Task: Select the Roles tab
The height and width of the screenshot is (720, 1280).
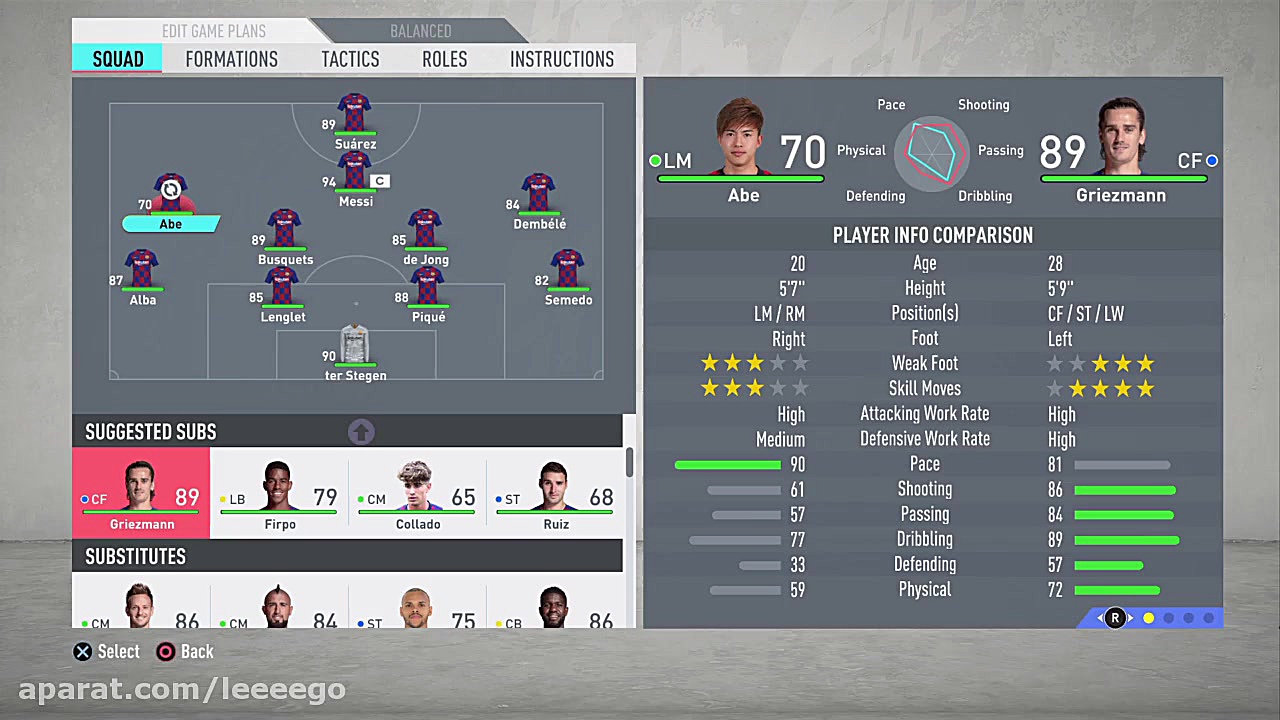Action: coord(444,59)
